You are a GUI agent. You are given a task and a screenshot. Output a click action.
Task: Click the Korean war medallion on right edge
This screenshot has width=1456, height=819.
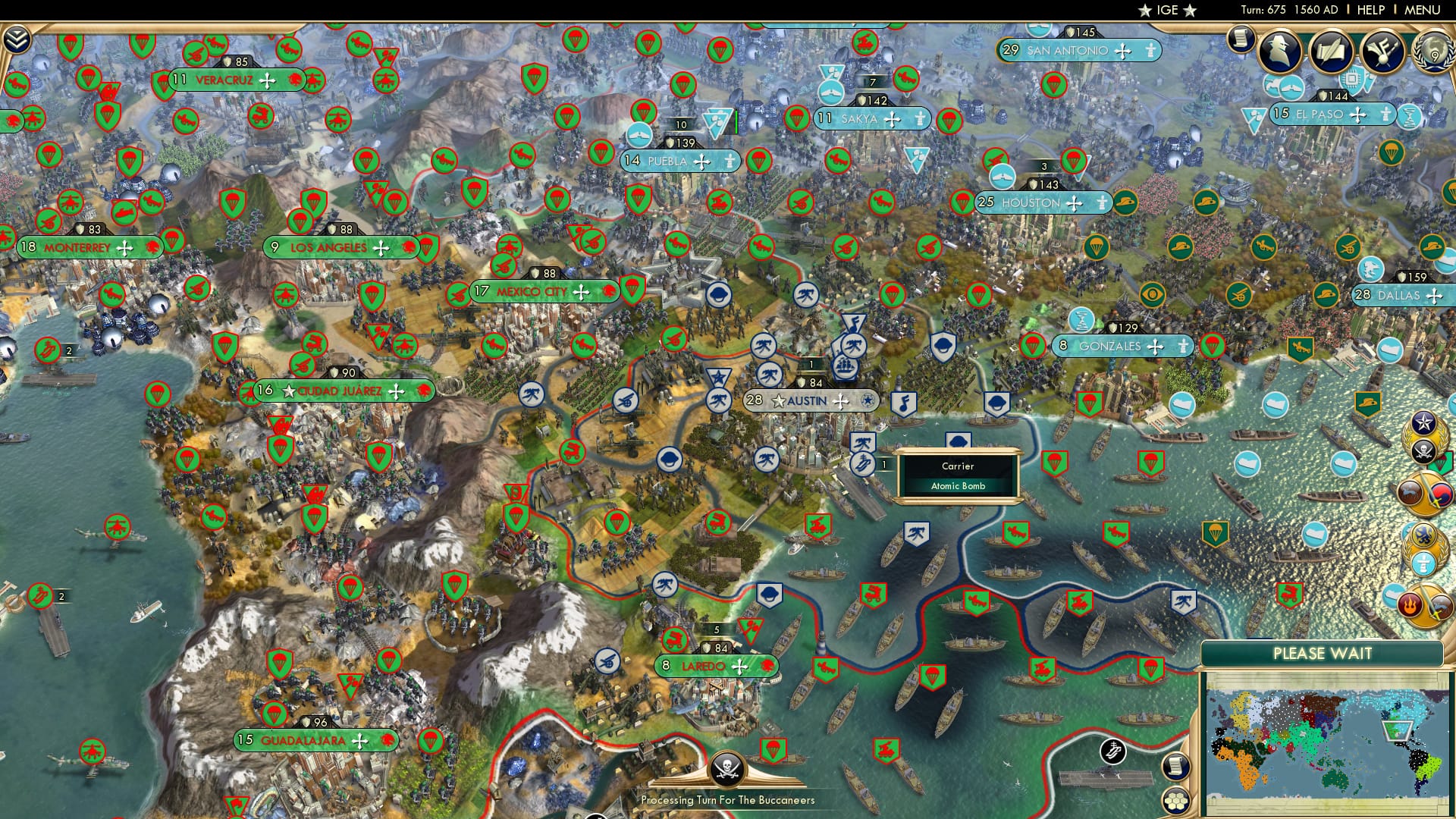1441,494
